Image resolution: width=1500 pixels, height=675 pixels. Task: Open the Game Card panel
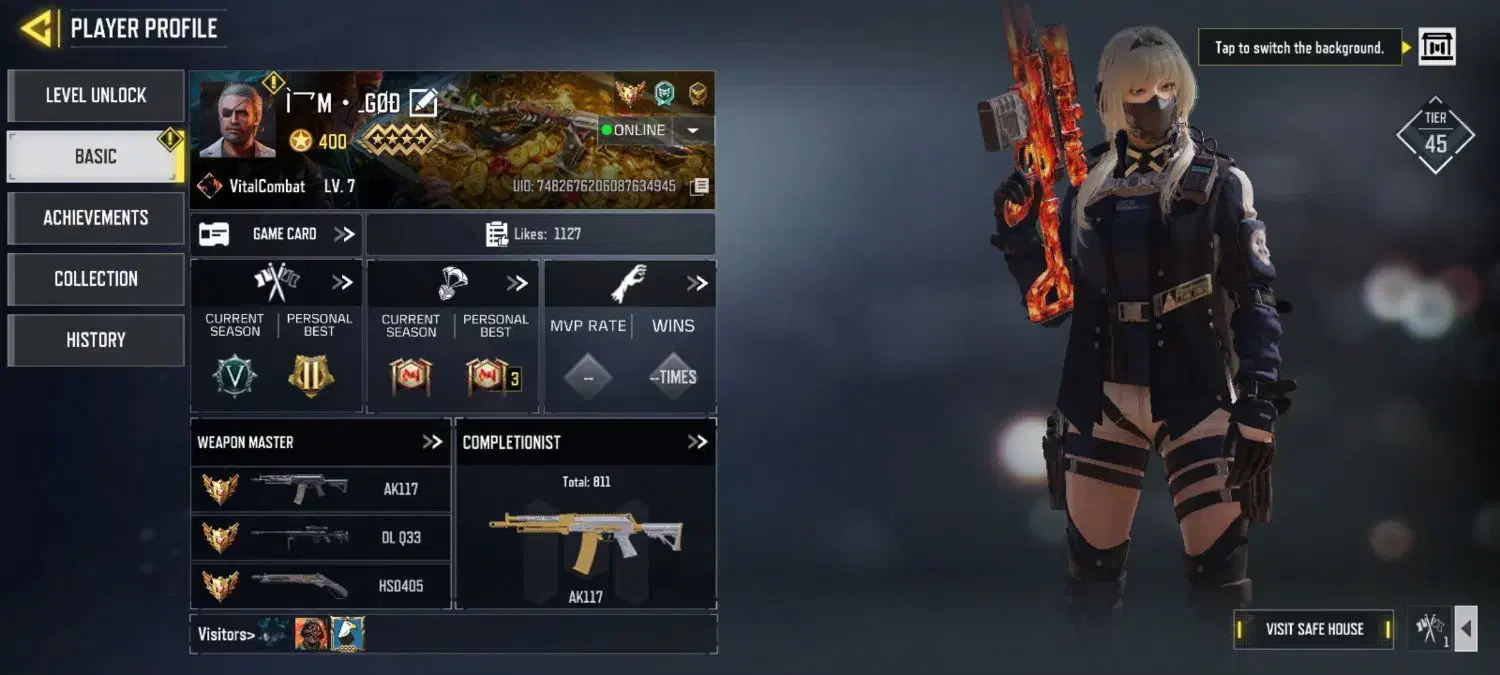point(277,234)
